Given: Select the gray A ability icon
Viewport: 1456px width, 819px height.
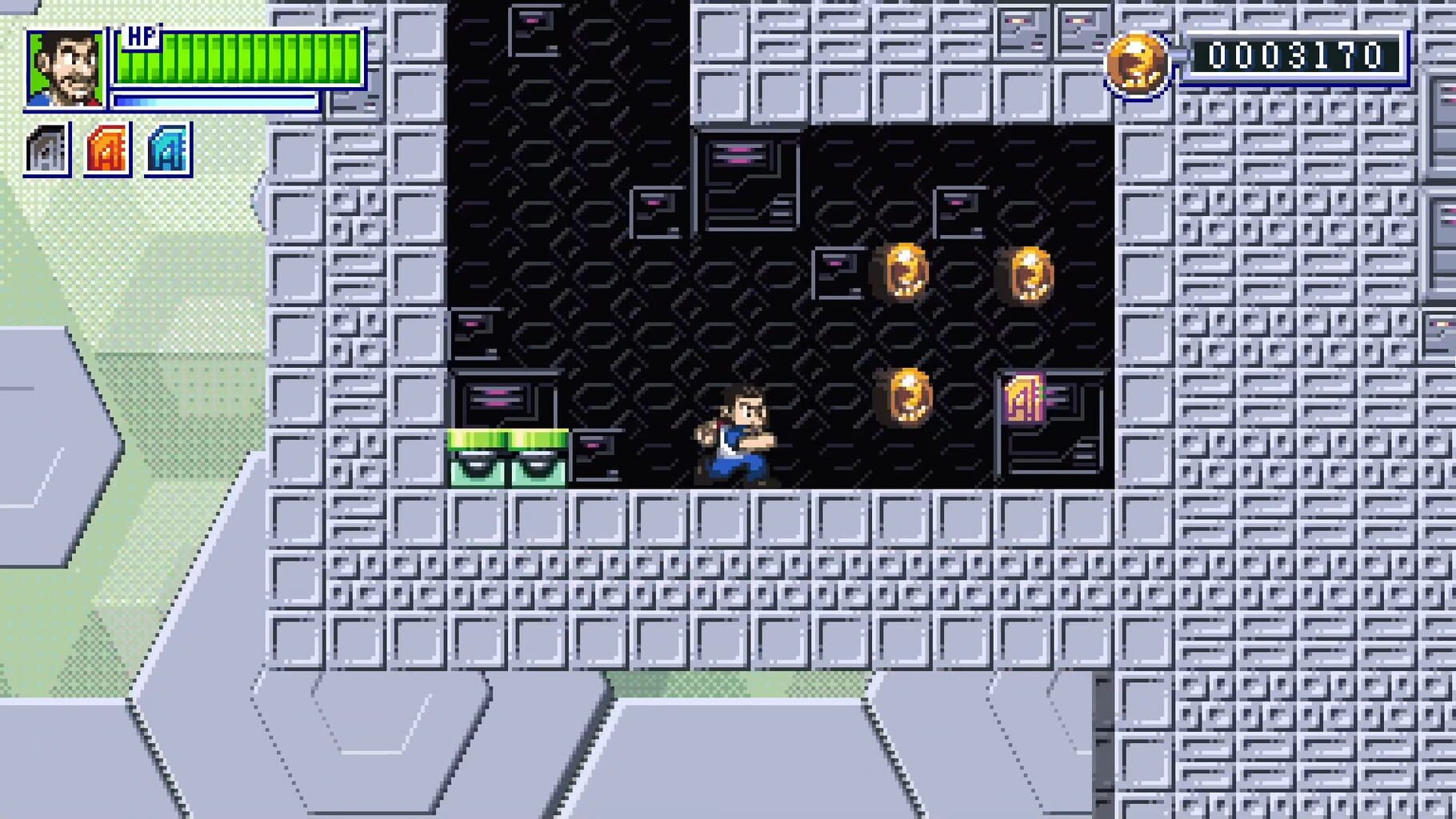Looking at the screenshot, I should pos(48,147).
